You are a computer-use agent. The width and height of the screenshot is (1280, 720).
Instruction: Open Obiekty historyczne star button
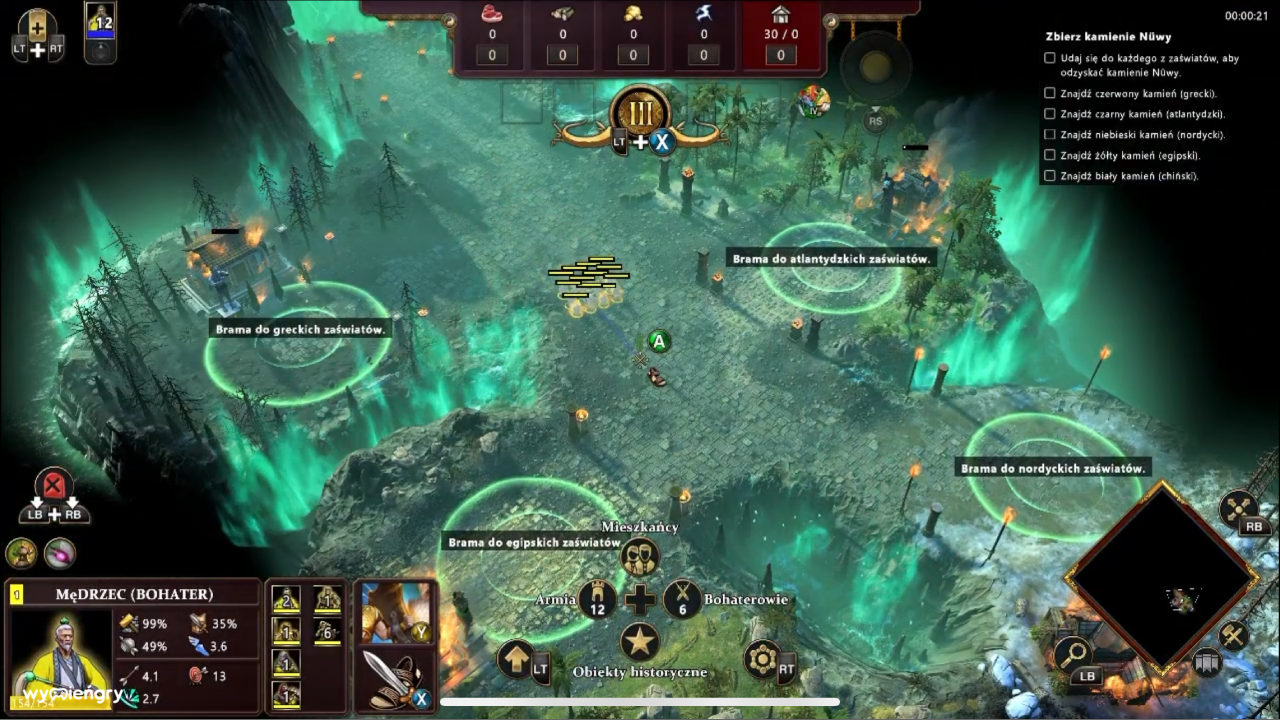(640, 642)
